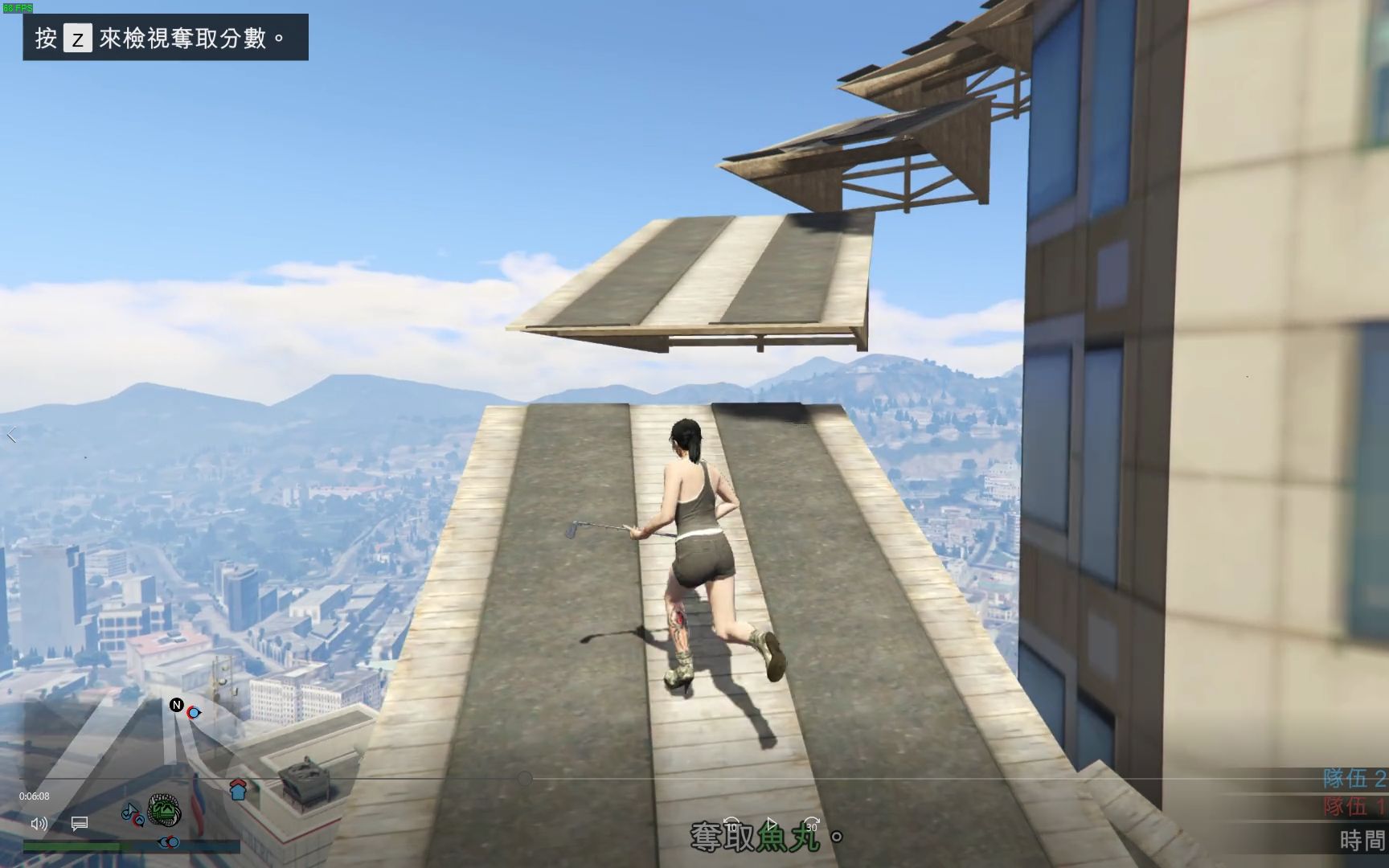The width and height of the screenshot is (1389, 868).
Task: Click the music note pointer icon beside the emblem
Action: tap(130, 812)
